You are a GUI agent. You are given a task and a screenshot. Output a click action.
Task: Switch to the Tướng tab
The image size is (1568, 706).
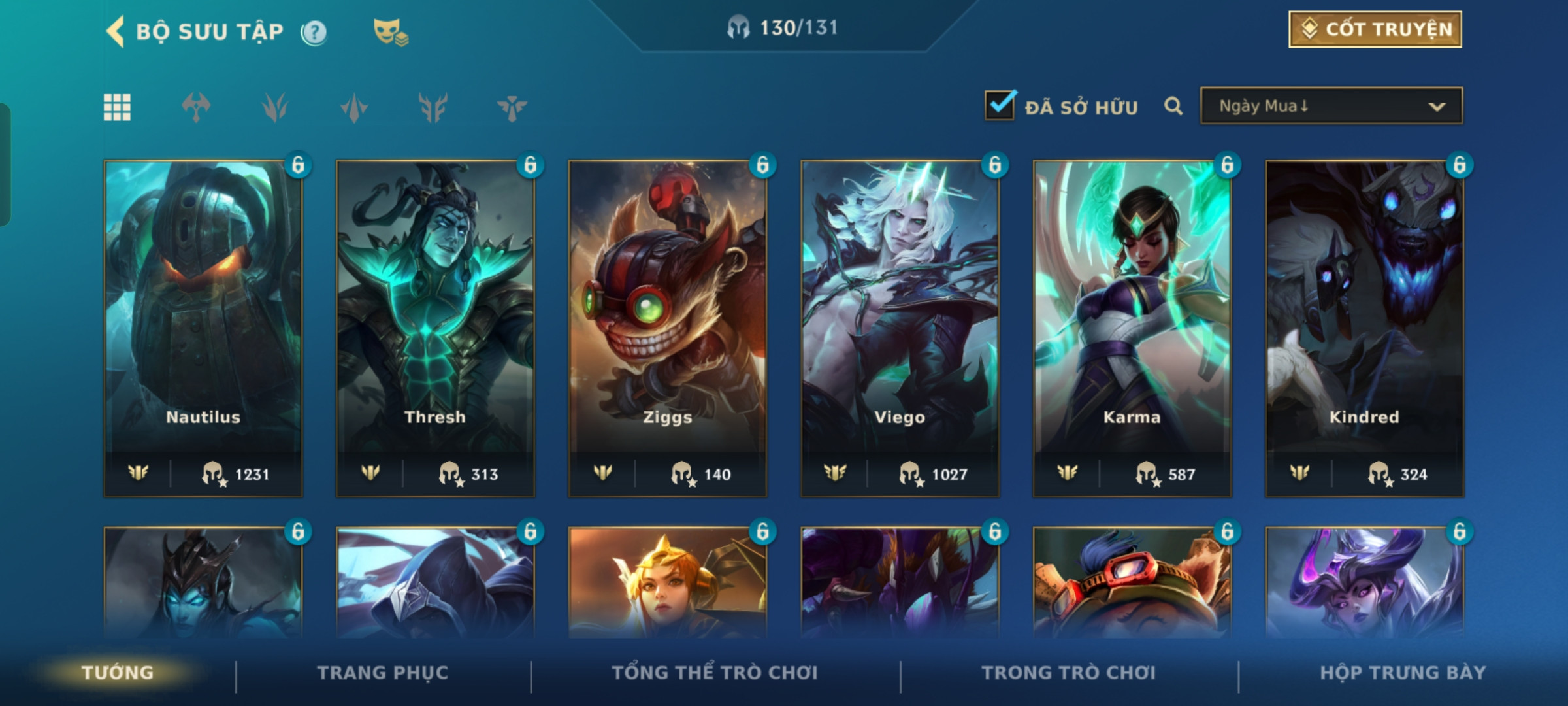click(x=118, y=673)
